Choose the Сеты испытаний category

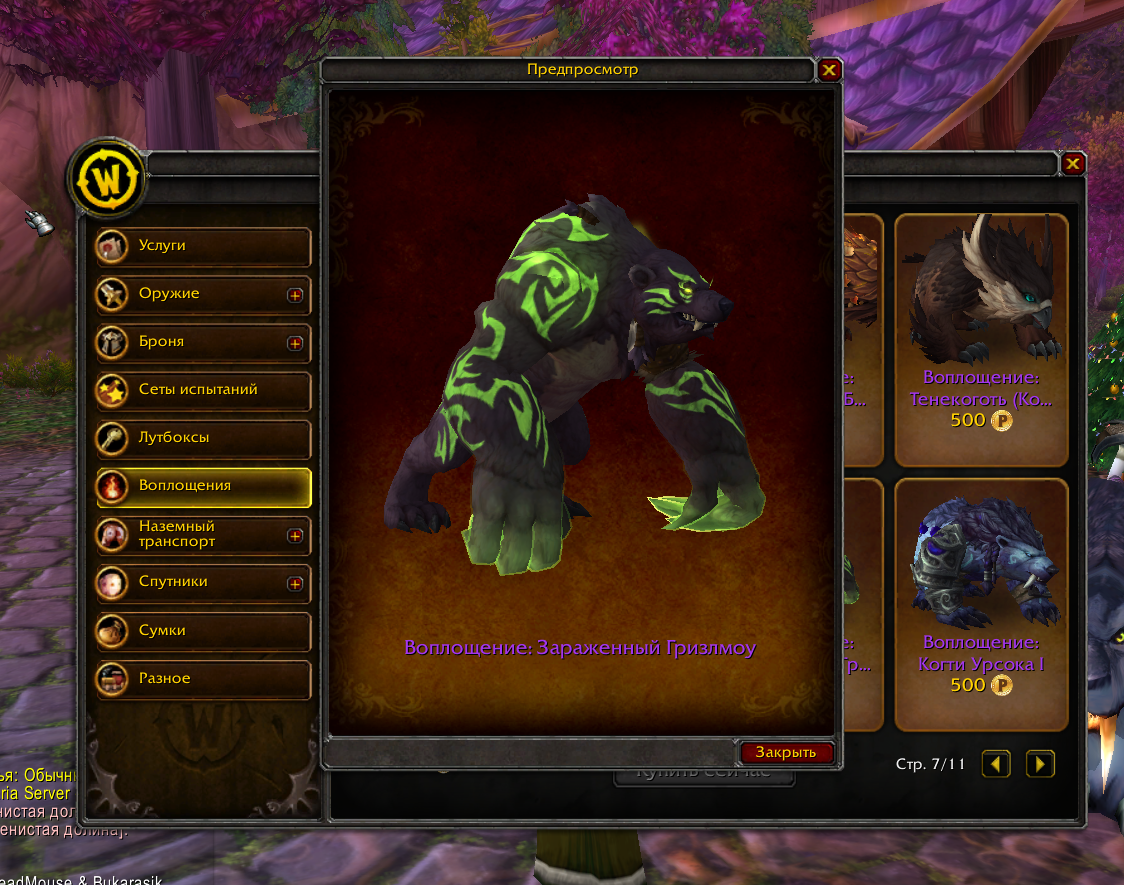pyautogui.click(x=203, y=390)
